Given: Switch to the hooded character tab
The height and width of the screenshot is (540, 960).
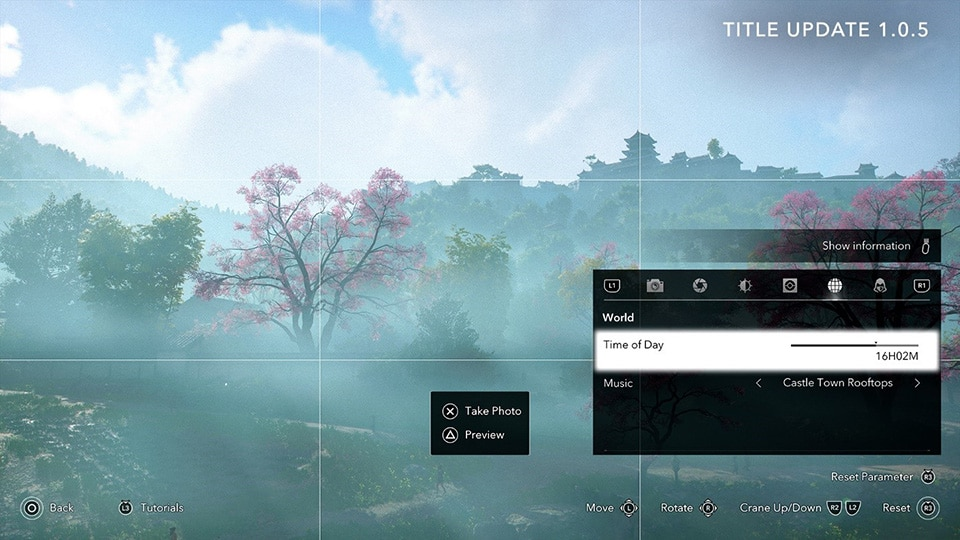Looking at the screenshot, I should point(879,286).
